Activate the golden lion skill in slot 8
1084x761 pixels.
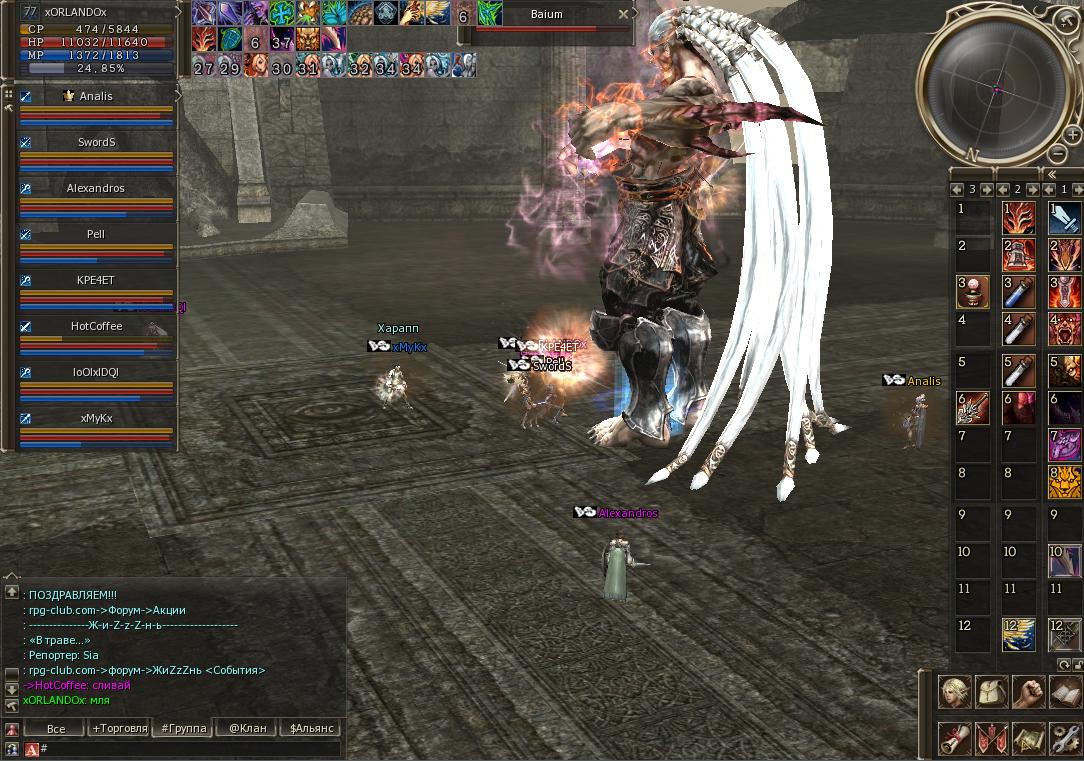[x=1064, y=482]
